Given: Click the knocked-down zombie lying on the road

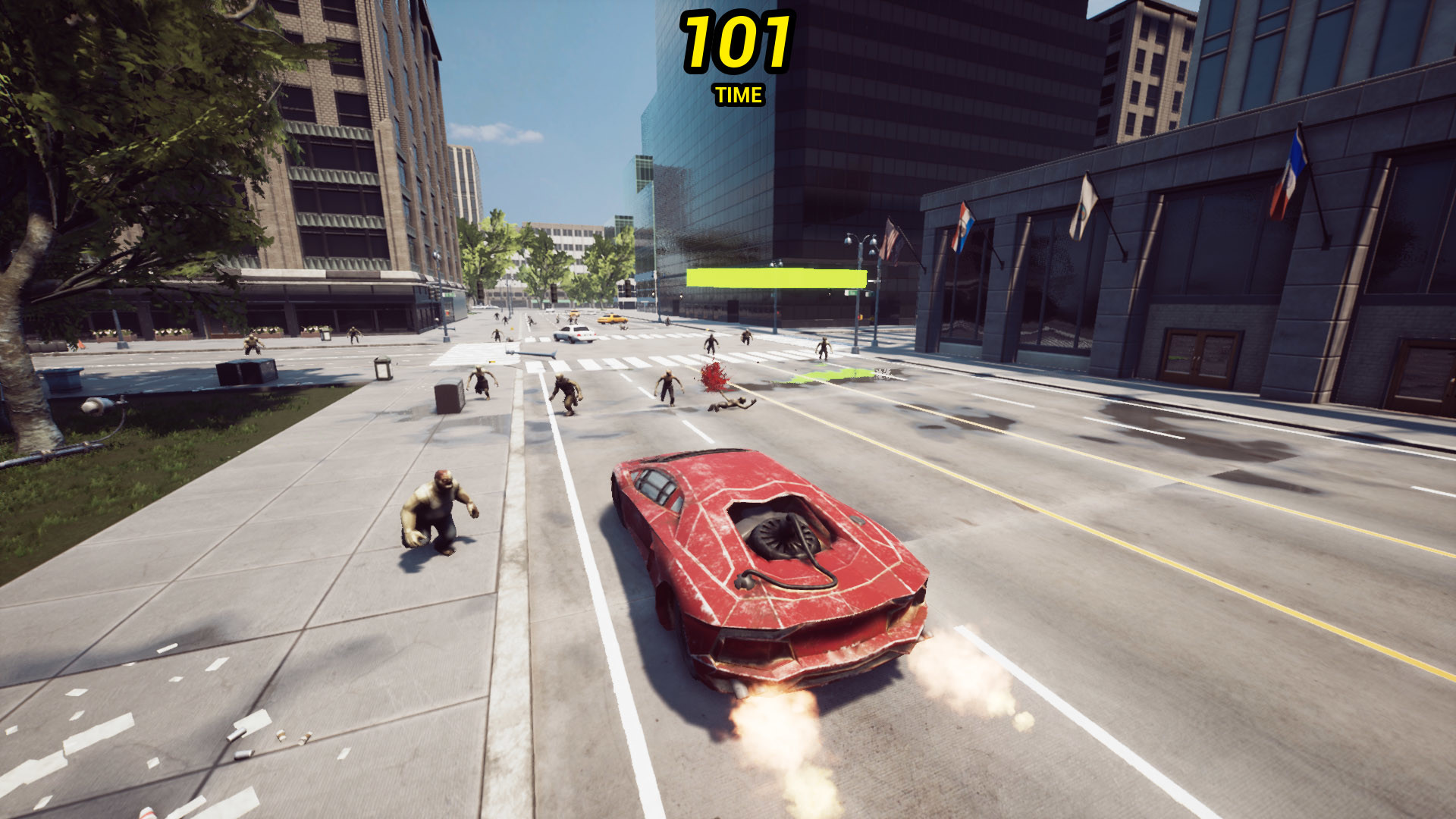Looking at the screenshot, I should [x=732, y=406].
